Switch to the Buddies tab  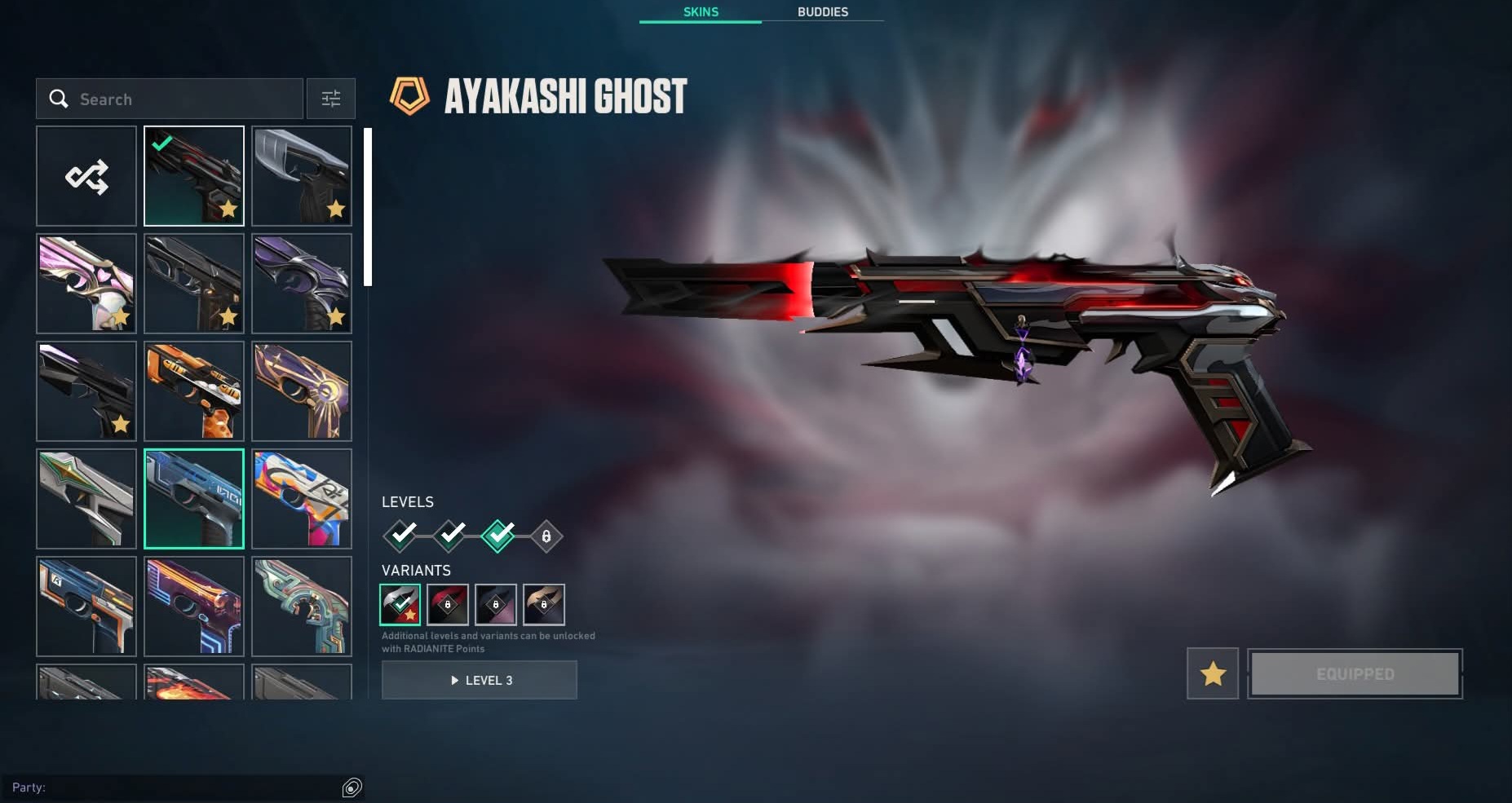click(x=822, y=12)
